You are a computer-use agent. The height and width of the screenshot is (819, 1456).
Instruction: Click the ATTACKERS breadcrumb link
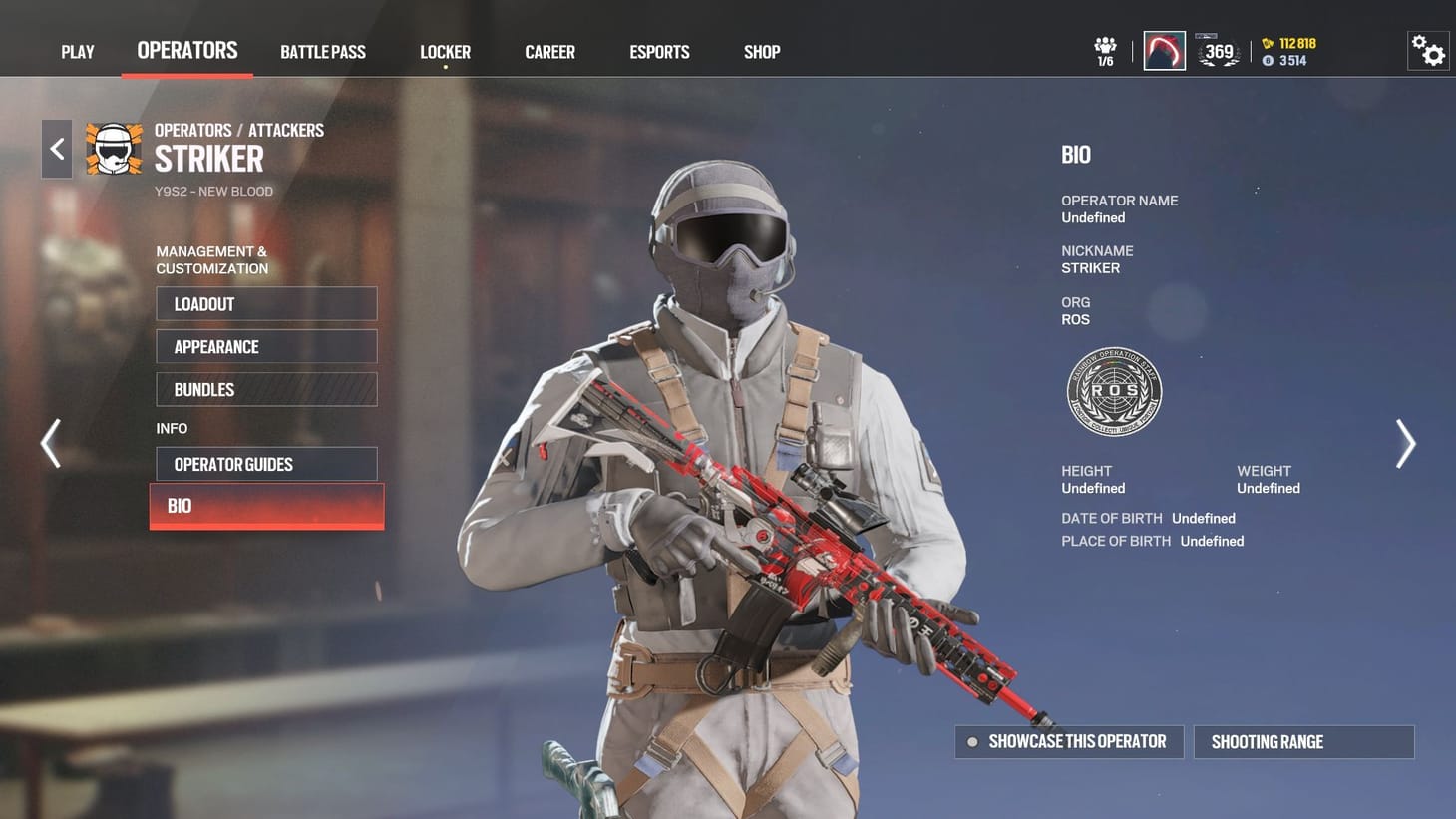pos(286,130)
